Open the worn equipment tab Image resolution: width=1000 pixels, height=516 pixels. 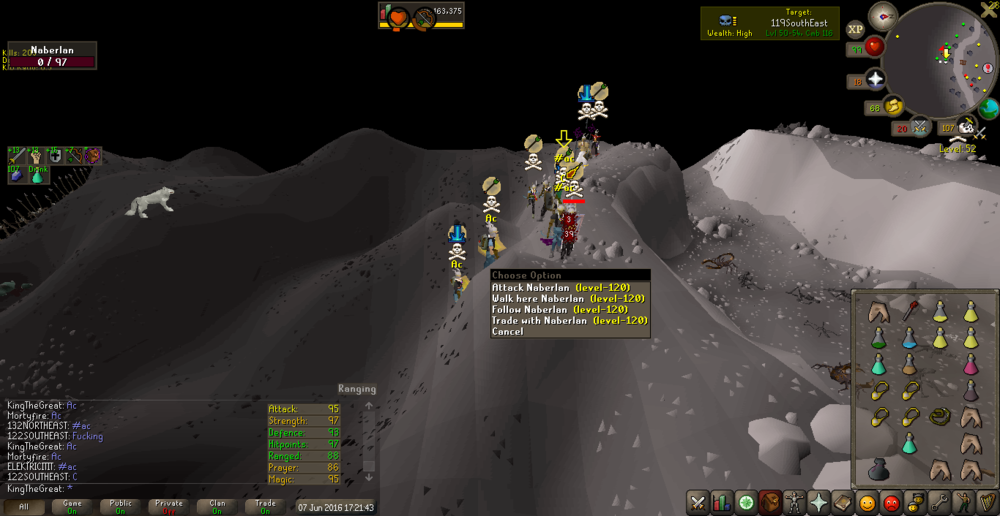pos(794,502)
